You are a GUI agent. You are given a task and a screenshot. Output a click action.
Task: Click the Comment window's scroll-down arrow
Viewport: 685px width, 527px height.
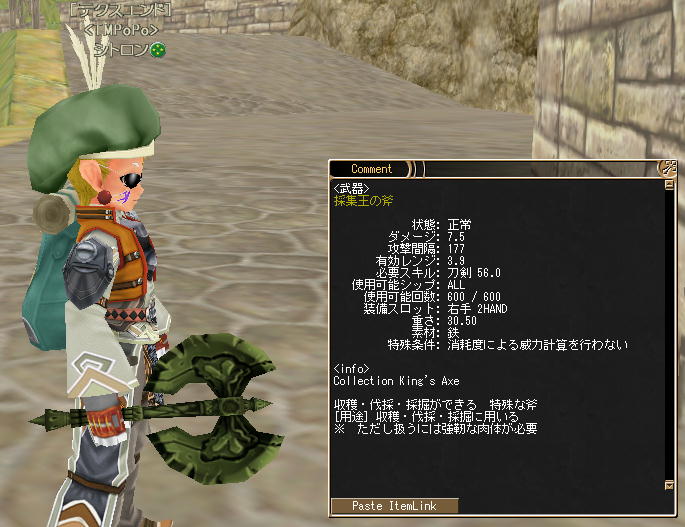(x=668, y=486)
